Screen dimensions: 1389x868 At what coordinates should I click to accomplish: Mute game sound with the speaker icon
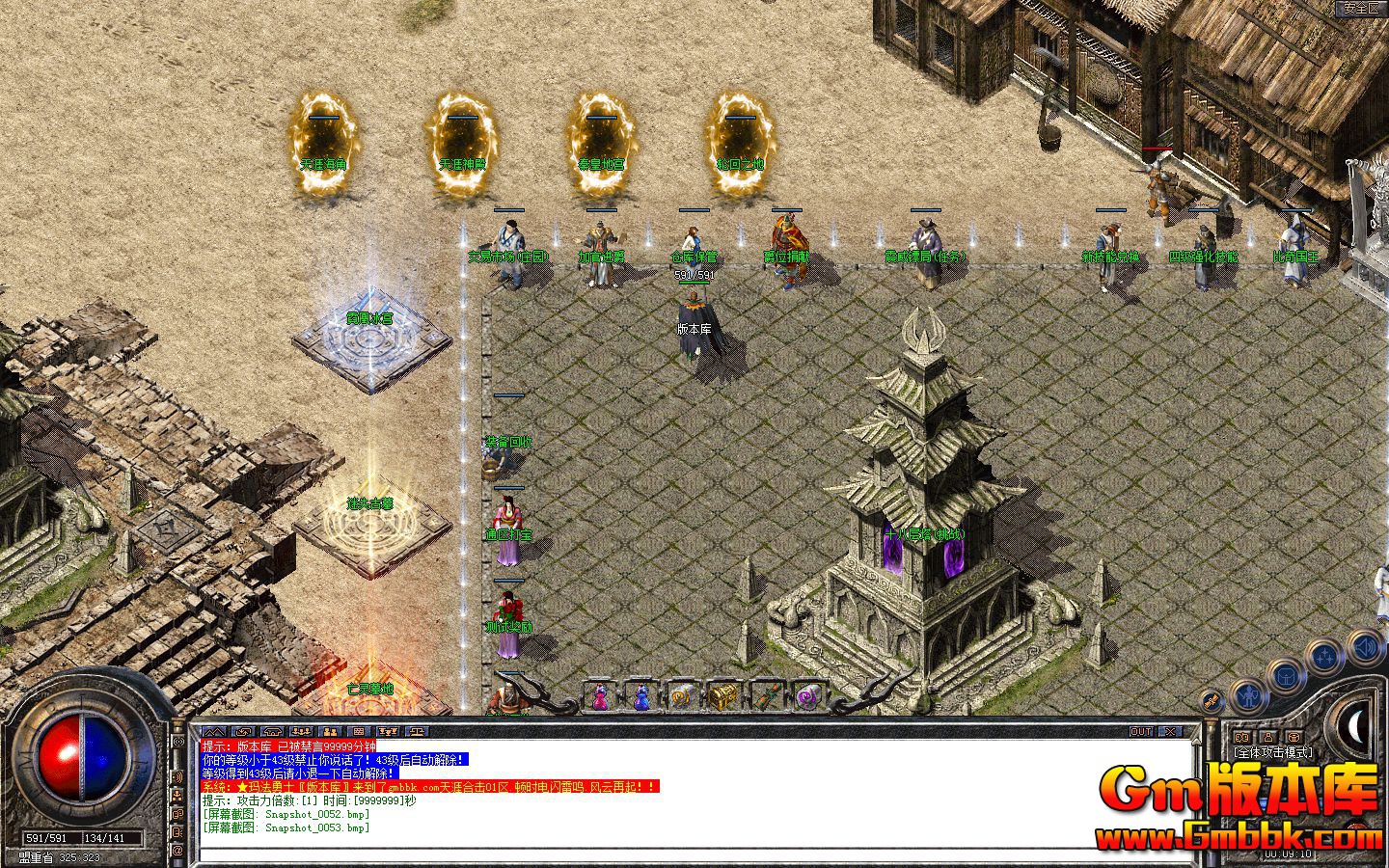[1365, 648]
